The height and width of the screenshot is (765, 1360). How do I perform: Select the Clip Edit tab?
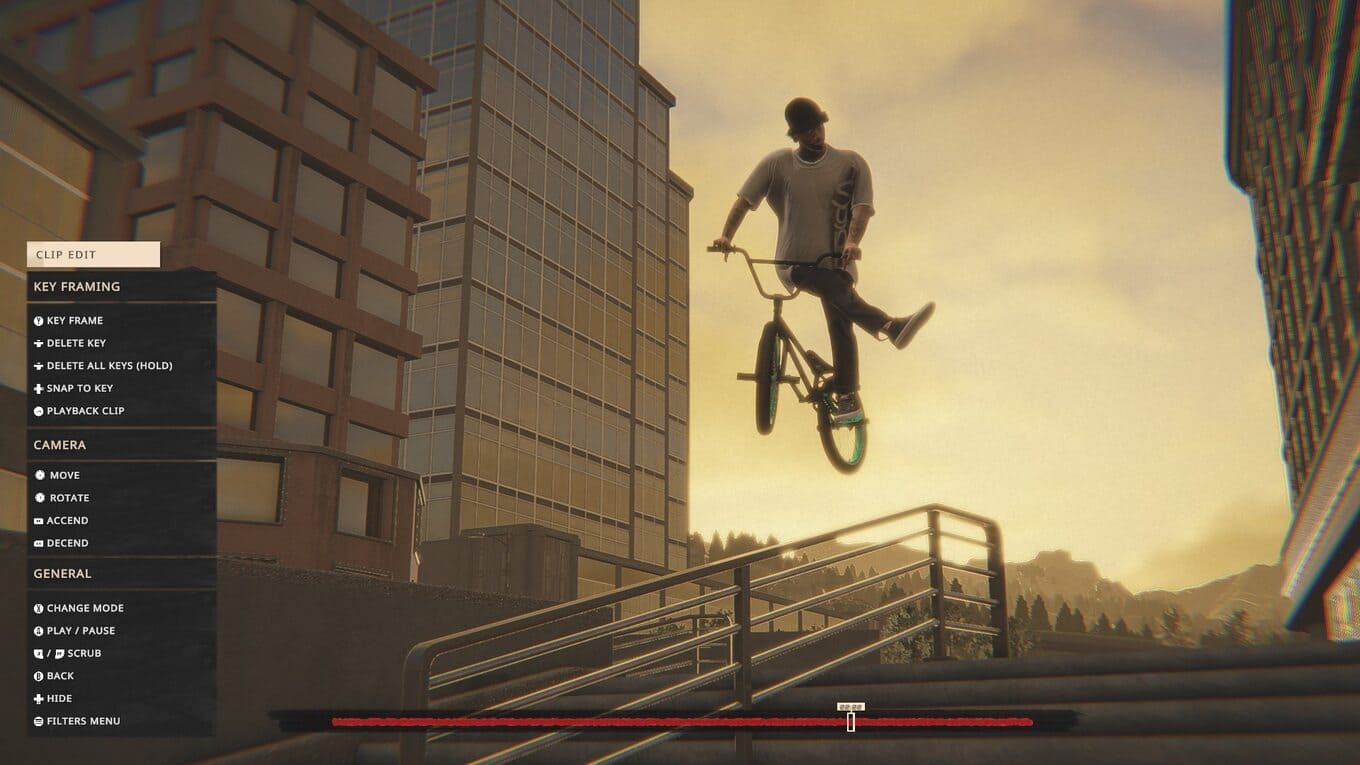click(93, 255)
